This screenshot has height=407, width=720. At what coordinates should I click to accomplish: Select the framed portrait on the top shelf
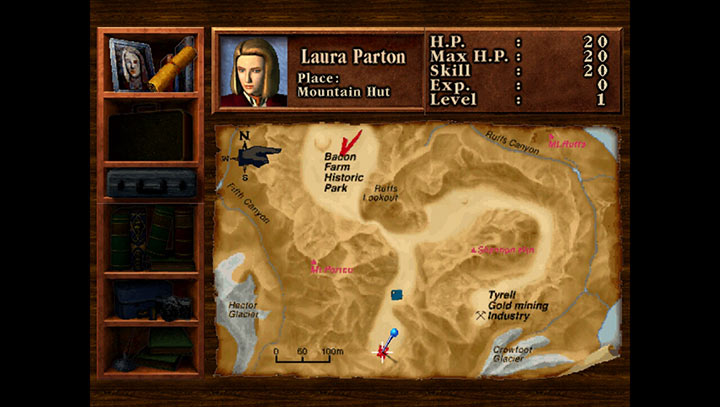[130, 61]
